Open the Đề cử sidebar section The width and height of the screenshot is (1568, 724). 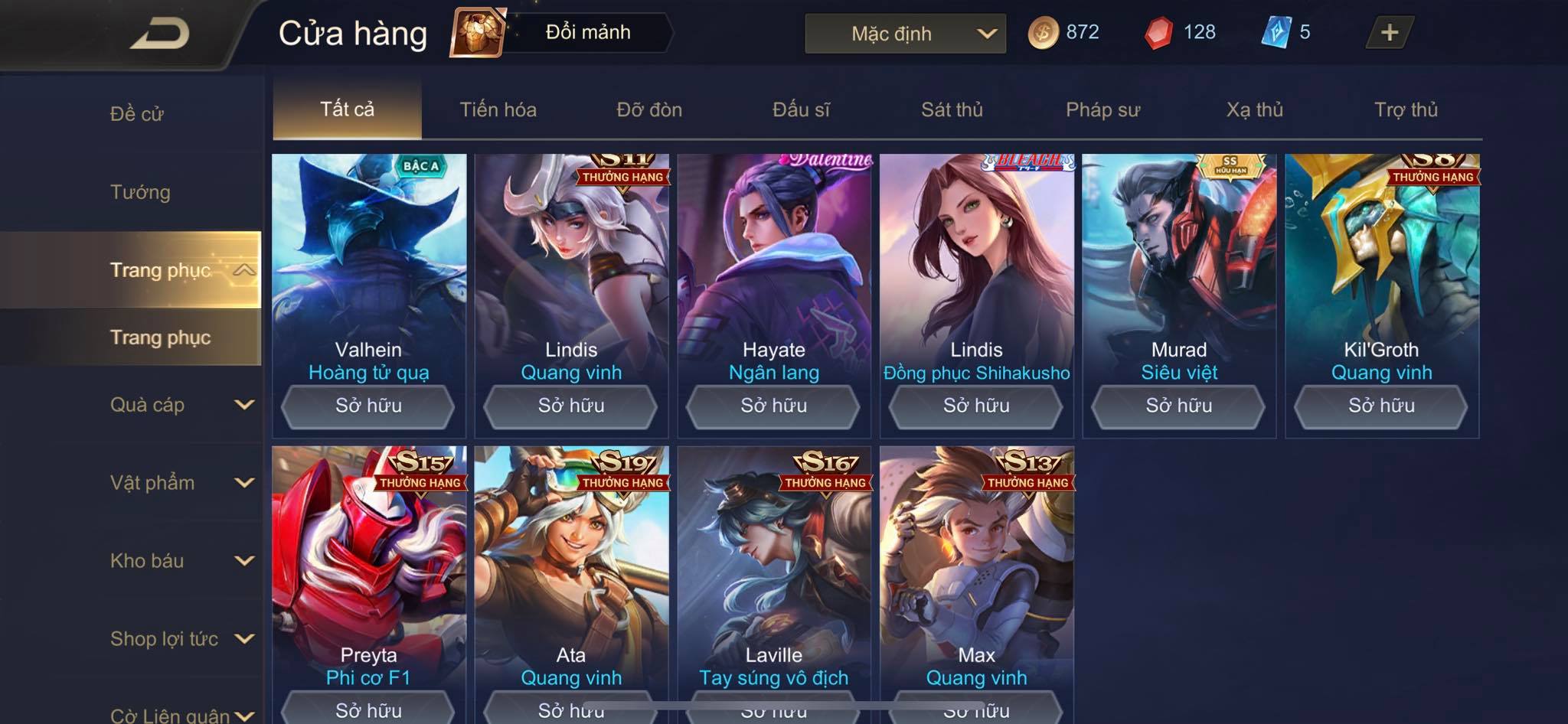[x=136, y=114]
